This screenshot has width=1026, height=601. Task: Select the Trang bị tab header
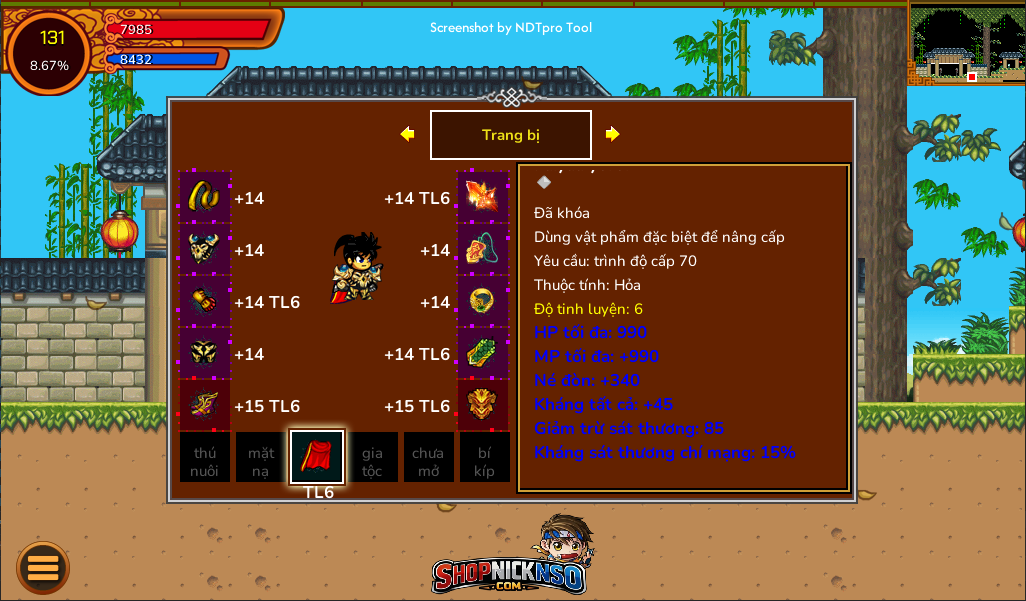(x=510, y=135)
